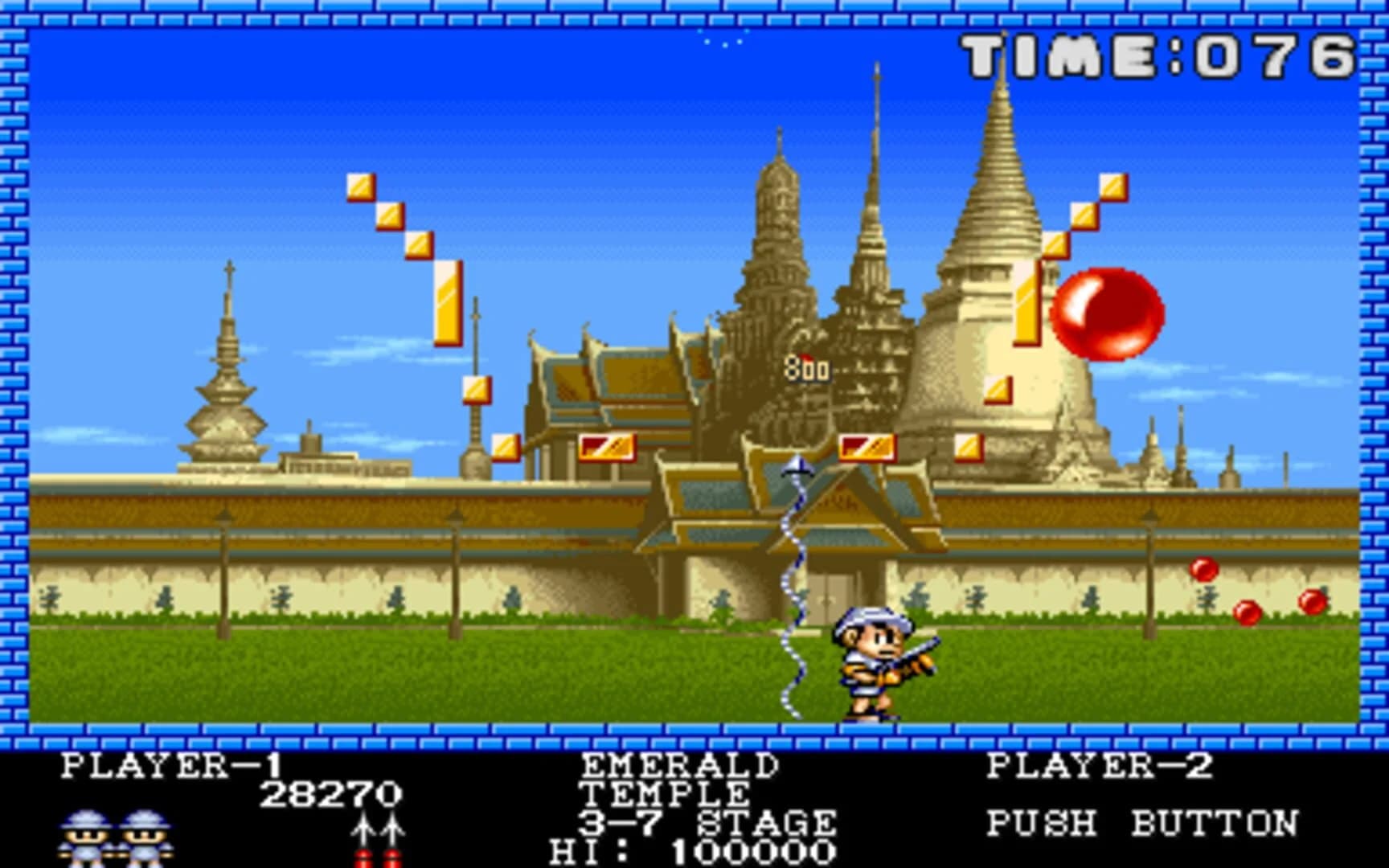Viewport: 1389px width, 868px height.
Task: Click the large red balloon near the pagoda
Action: 1109,313
